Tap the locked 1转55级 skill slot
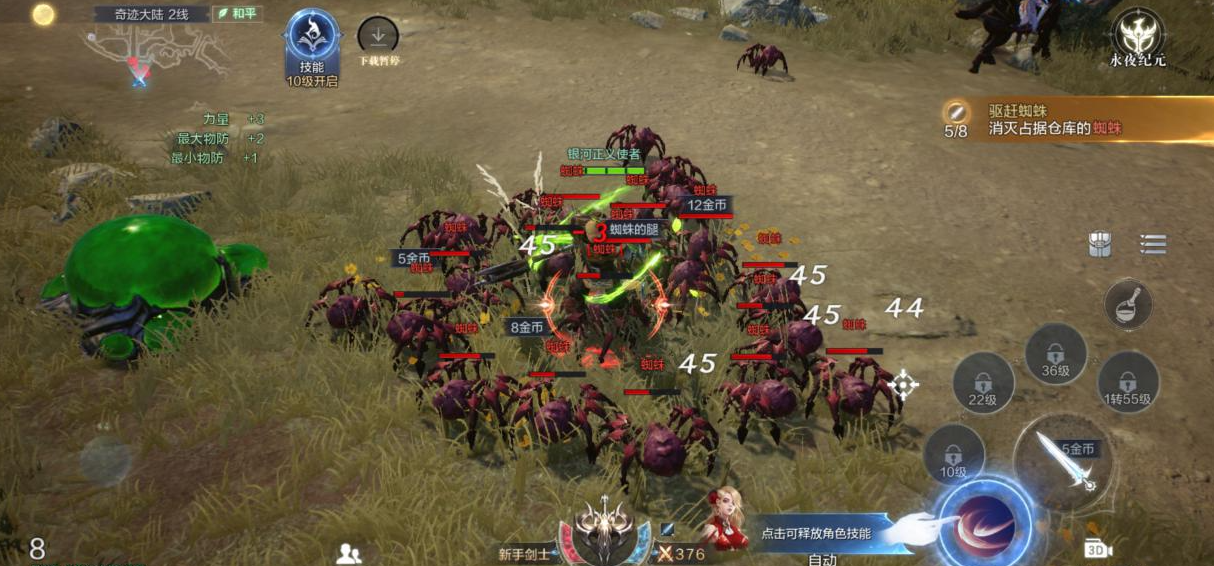This screenshot has height=566, width=1214. [x=1128, y=383]
